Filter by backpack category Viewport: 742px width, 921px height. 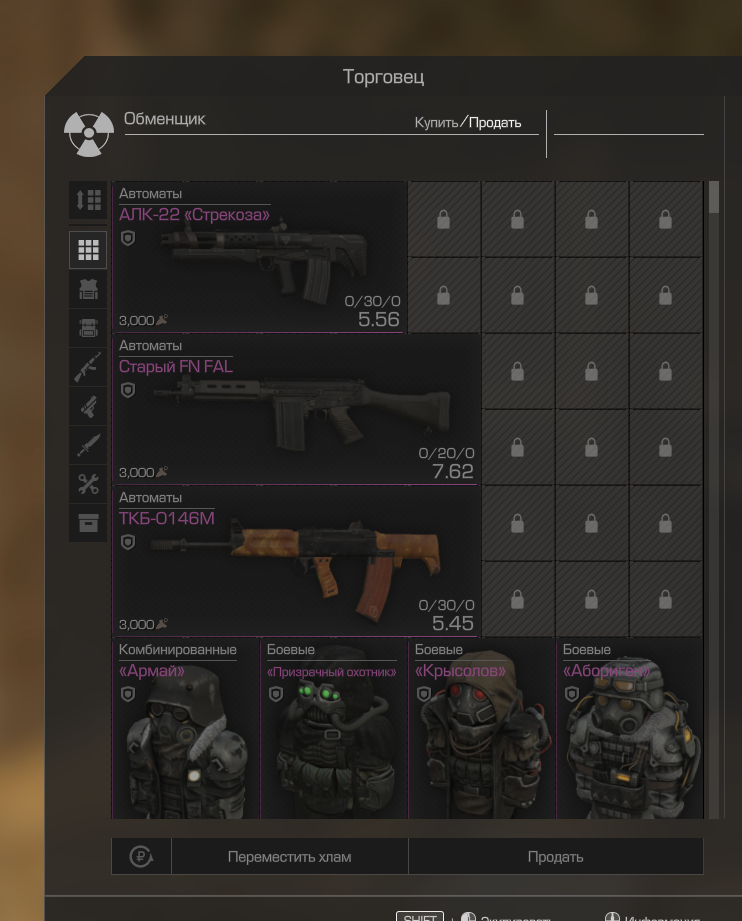pyautogui.click(x=88, y=327)
